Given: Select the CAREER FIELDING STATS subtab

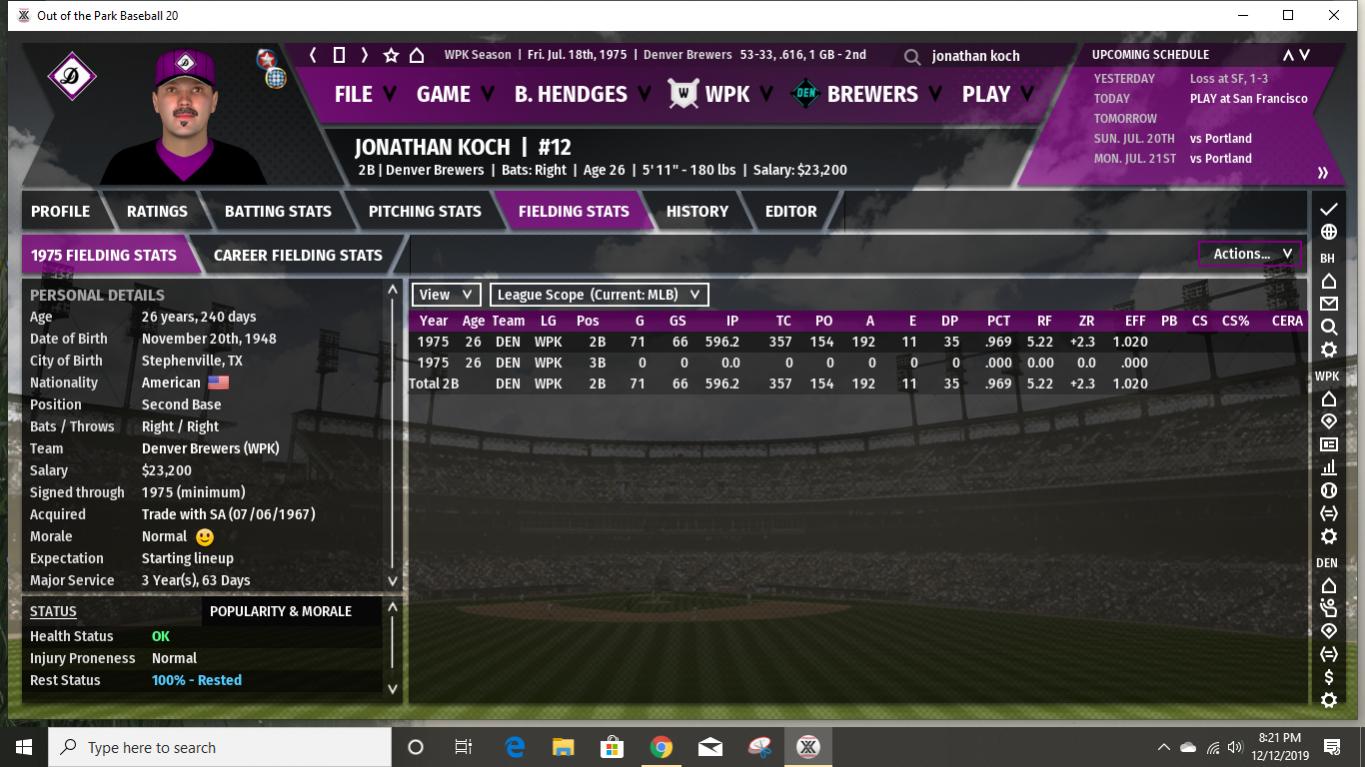Looking at the screenshot, I should [298, 255].
